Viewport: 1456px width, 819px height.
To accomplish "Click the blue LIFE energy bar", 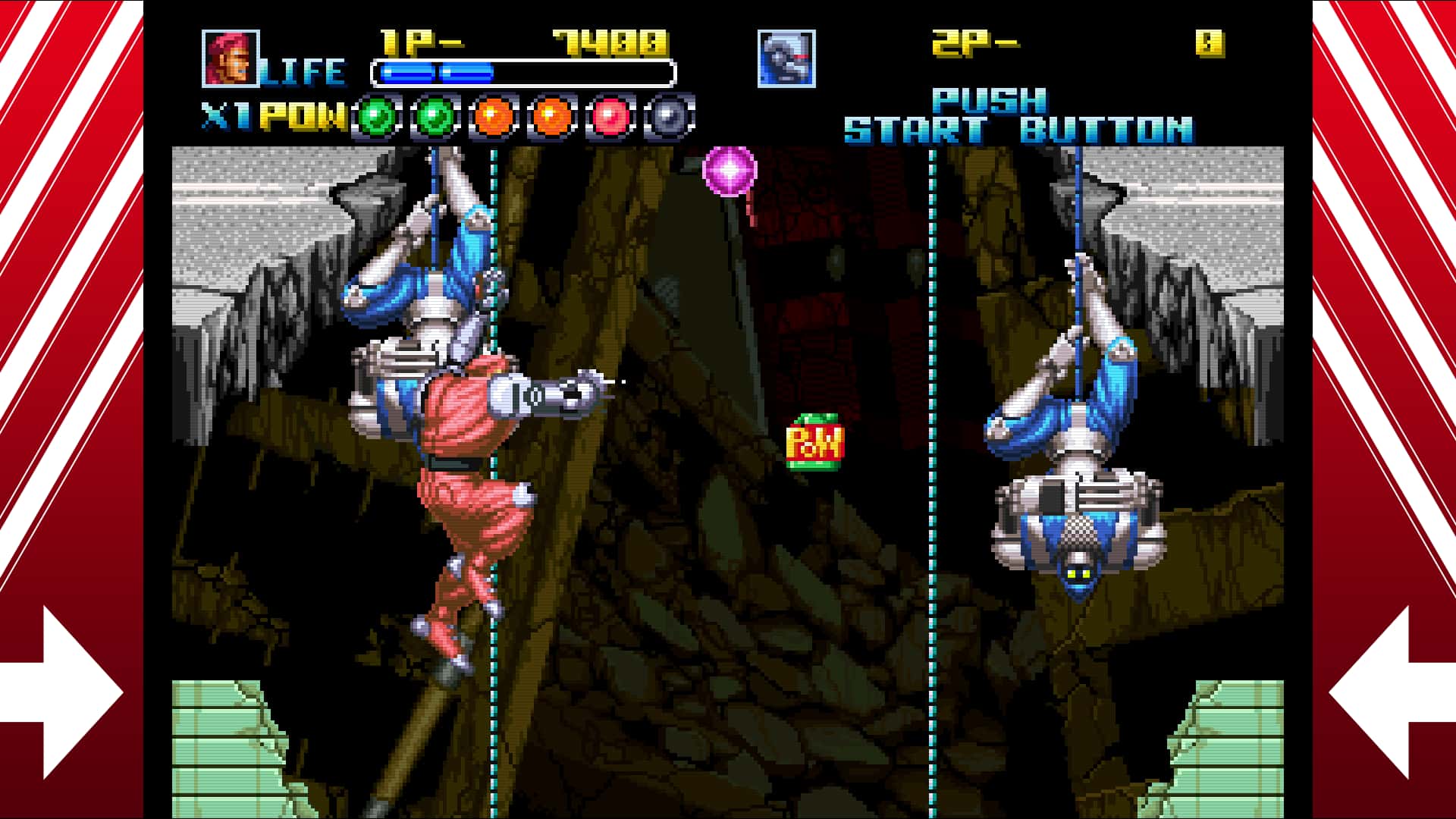I will point(436,72).
